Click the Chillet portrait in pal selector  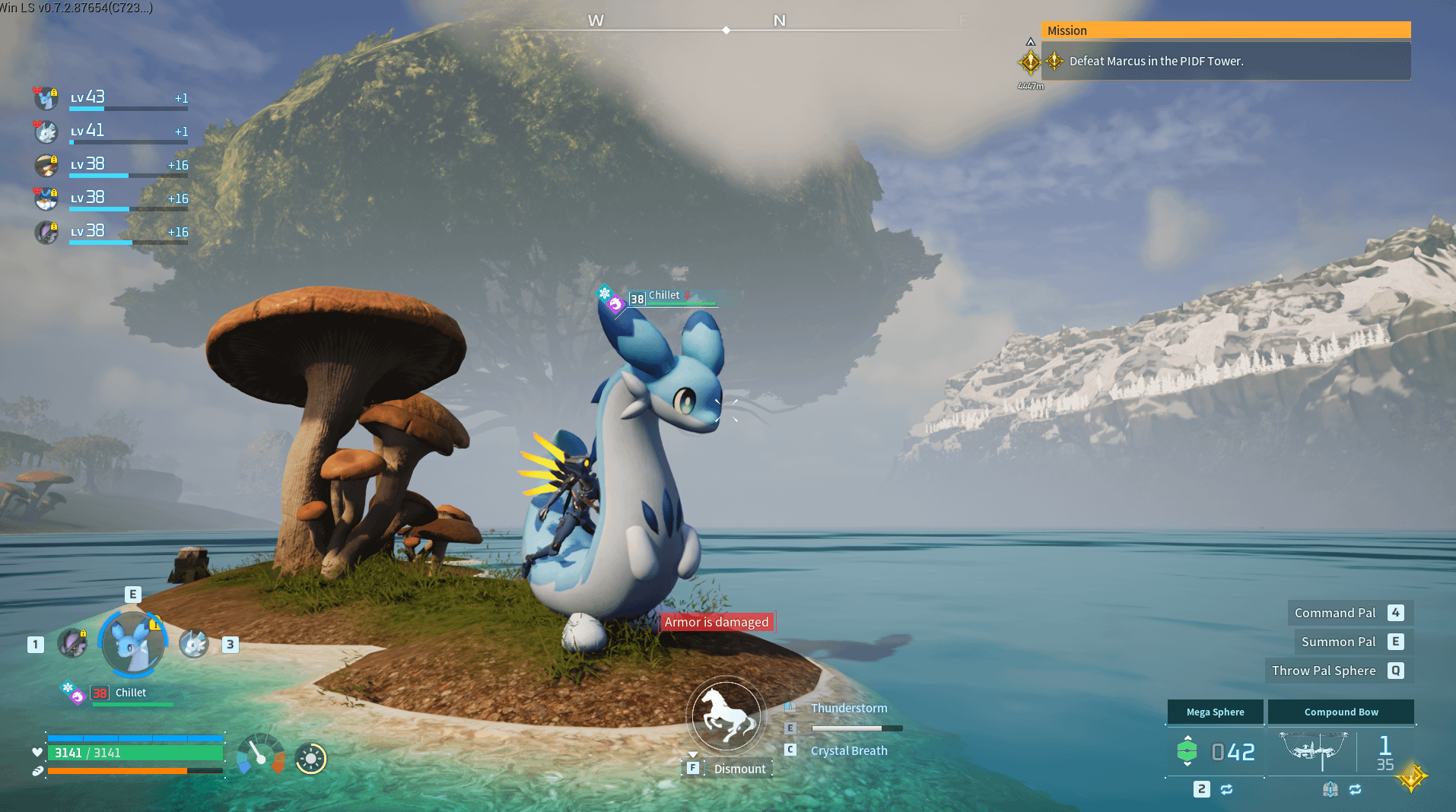tap(133, 642)
